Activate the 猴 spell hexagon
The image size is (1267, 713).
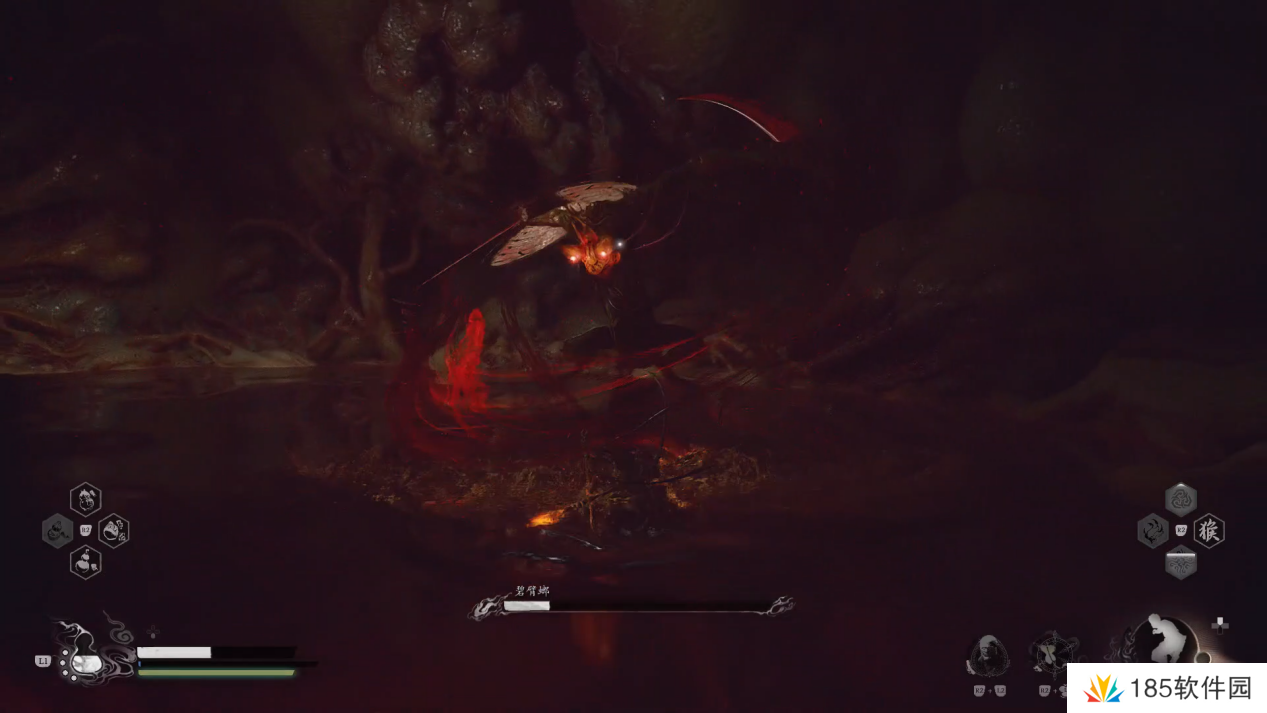(x=1209, y=530)
